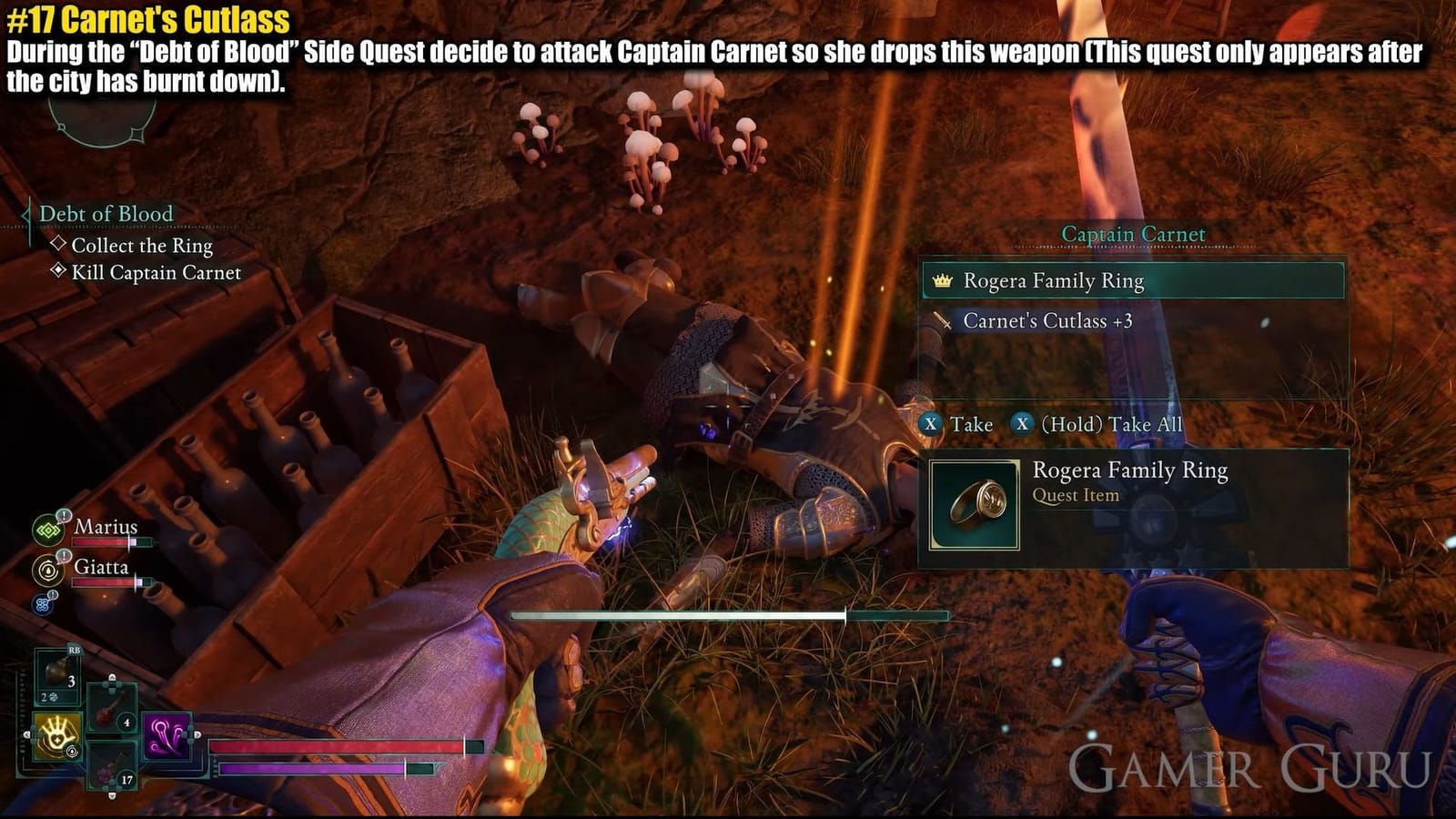The height and width of the screenshot is (819, 1456).
Task: Click the sword icon beside Carnet's Cutlass +3
Action: pyautogui.click(x=945, y=320)
